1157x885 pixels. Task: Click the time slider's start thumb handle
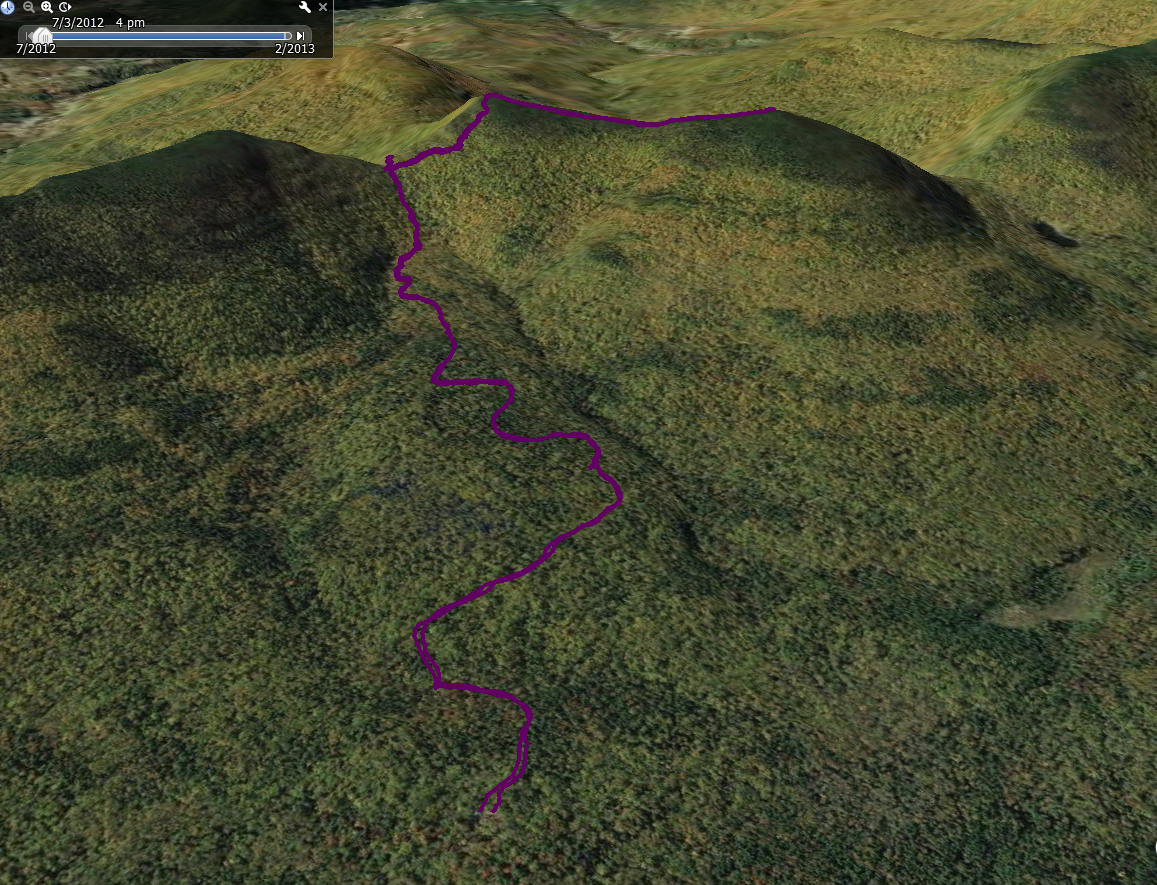(x=40, y=36)
